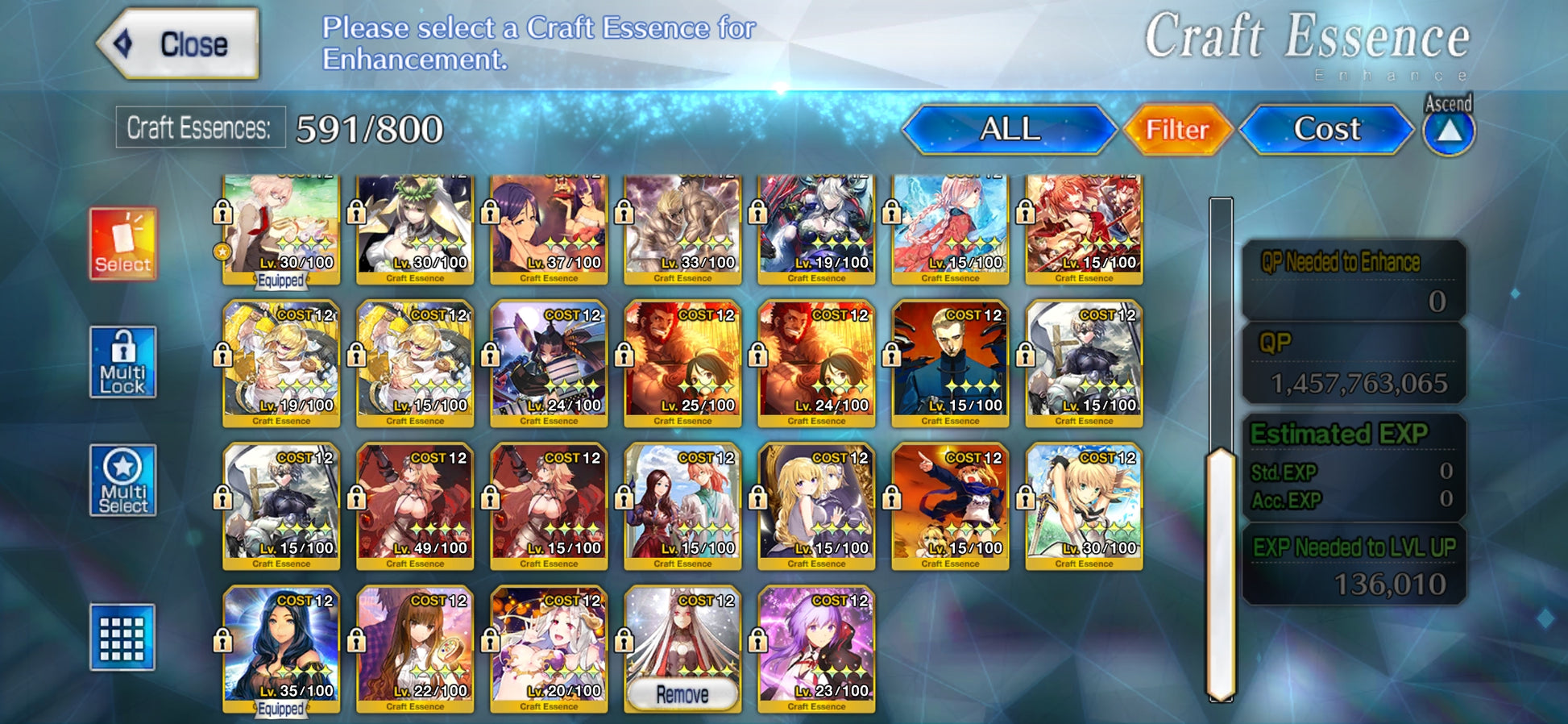Pick the Lv. 35/100 equipped Craft Essence

[x=281, y=649]
